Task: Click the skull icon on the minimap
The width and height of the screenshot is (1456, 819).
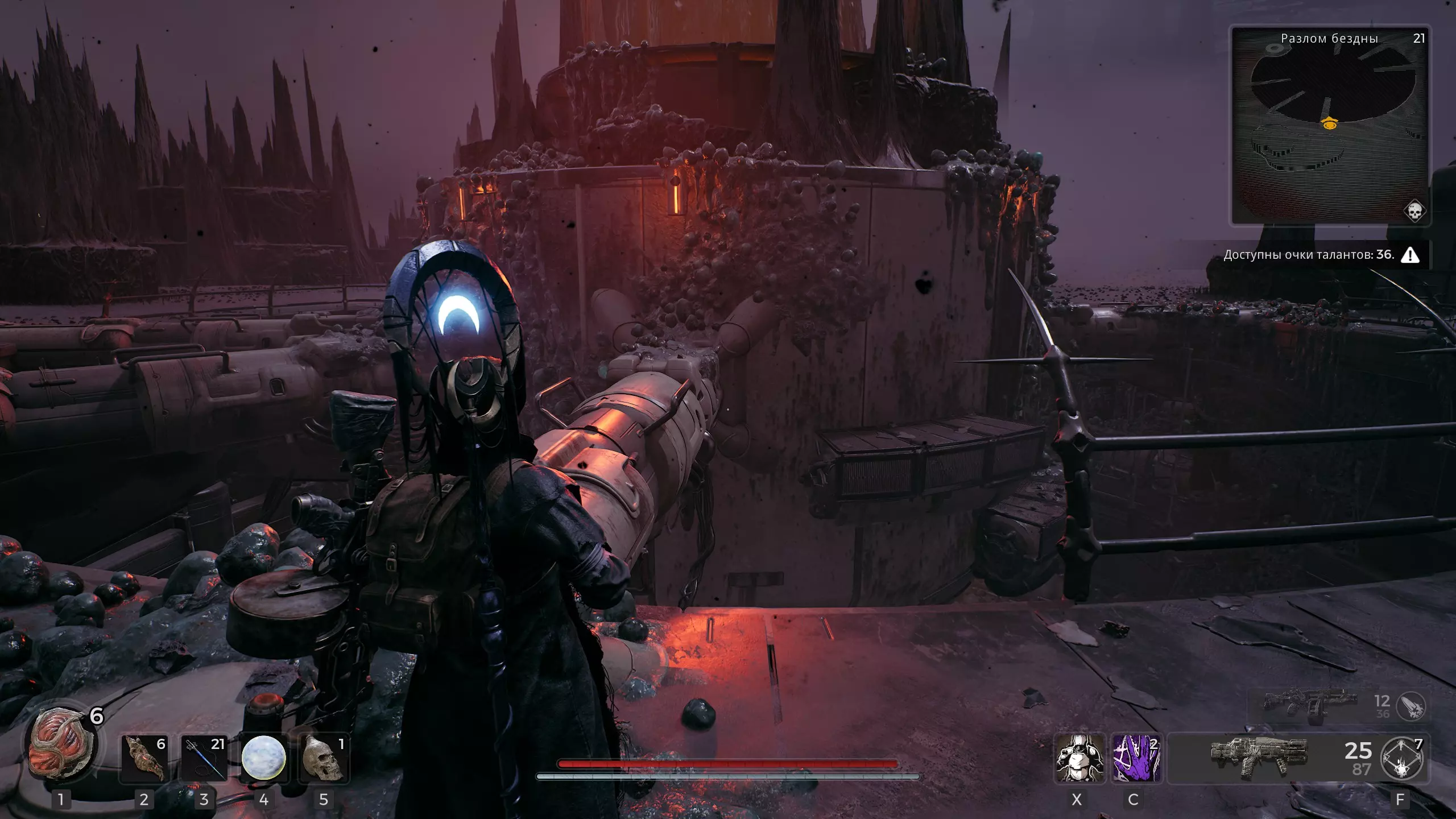Action: click(1414, 211)
